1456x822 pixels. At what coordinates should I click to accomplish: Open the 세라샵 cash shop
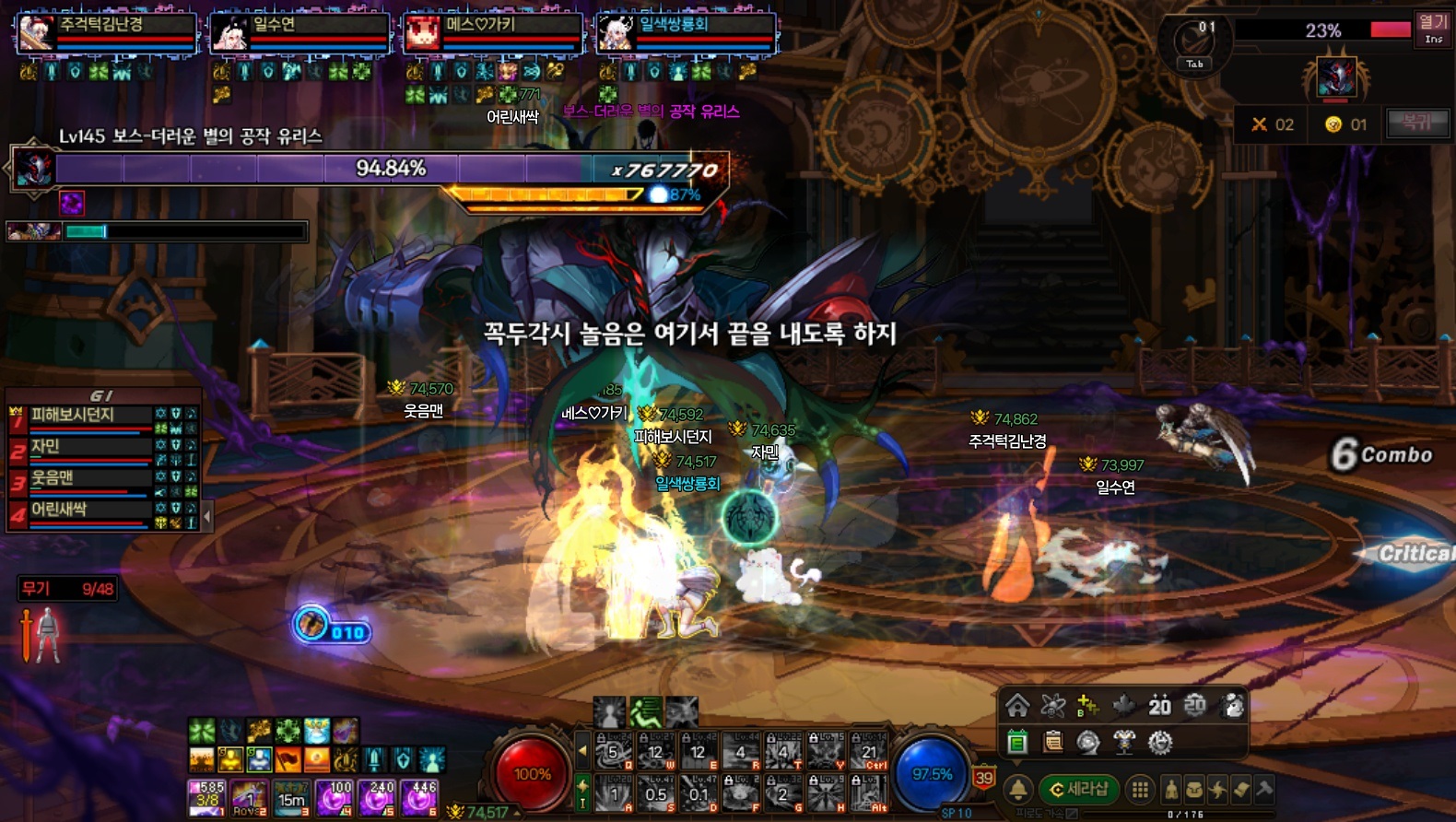pos(1079,789)
